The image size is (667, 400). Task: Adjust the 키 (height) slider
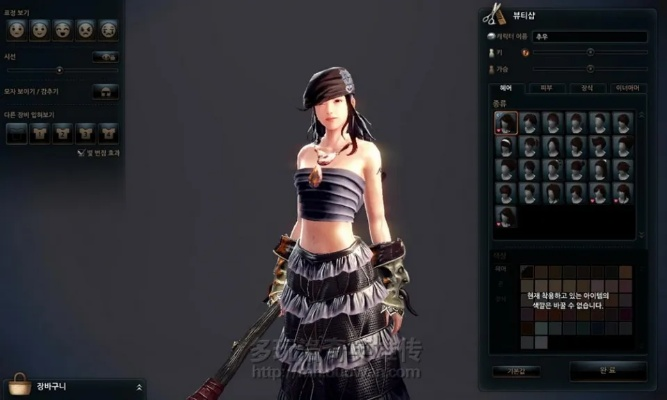coord(590,51)
